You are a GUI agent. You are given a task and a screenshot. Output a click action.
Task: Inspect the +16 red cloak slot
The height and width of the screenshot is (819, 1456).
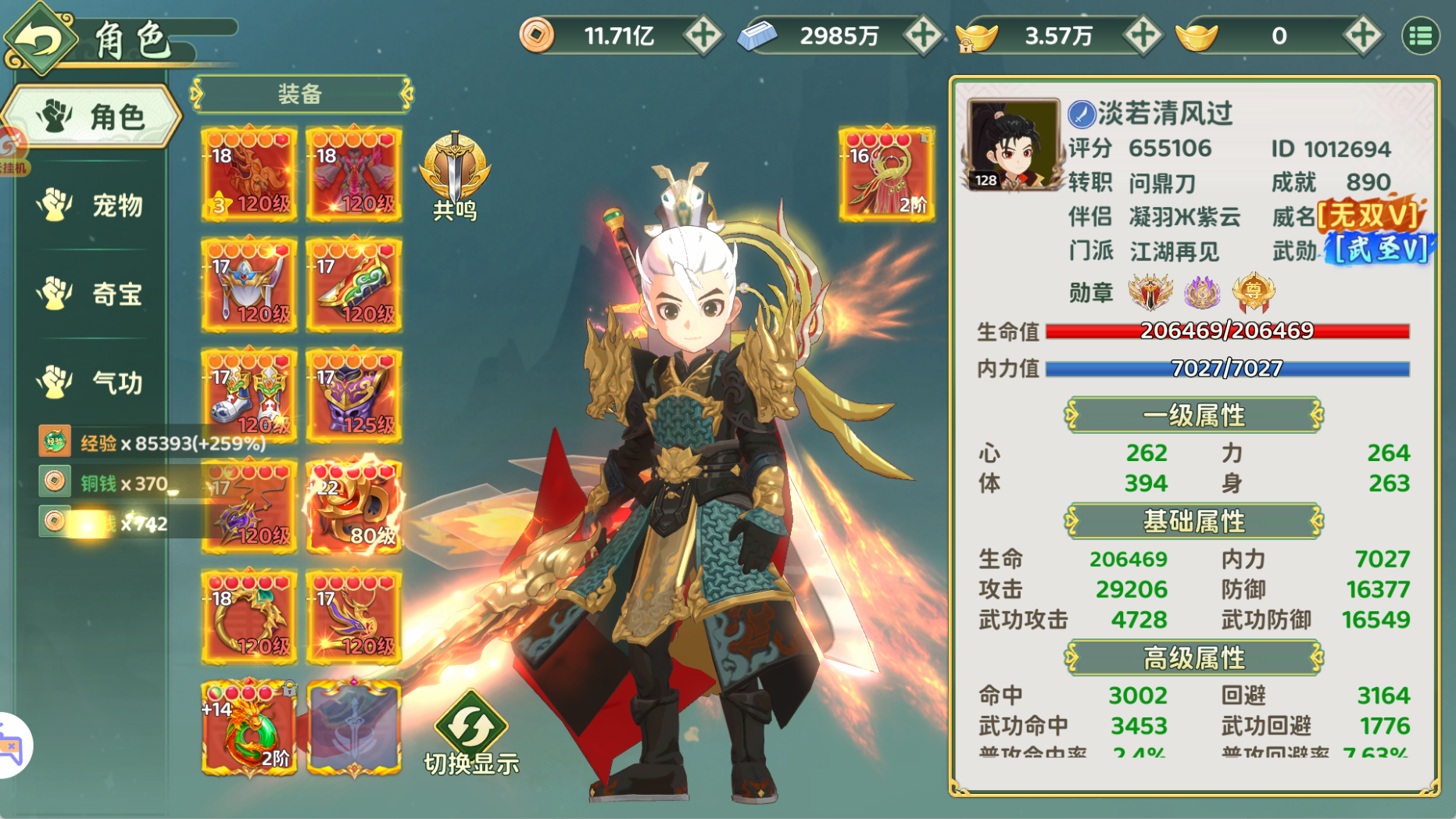(886, 174)
